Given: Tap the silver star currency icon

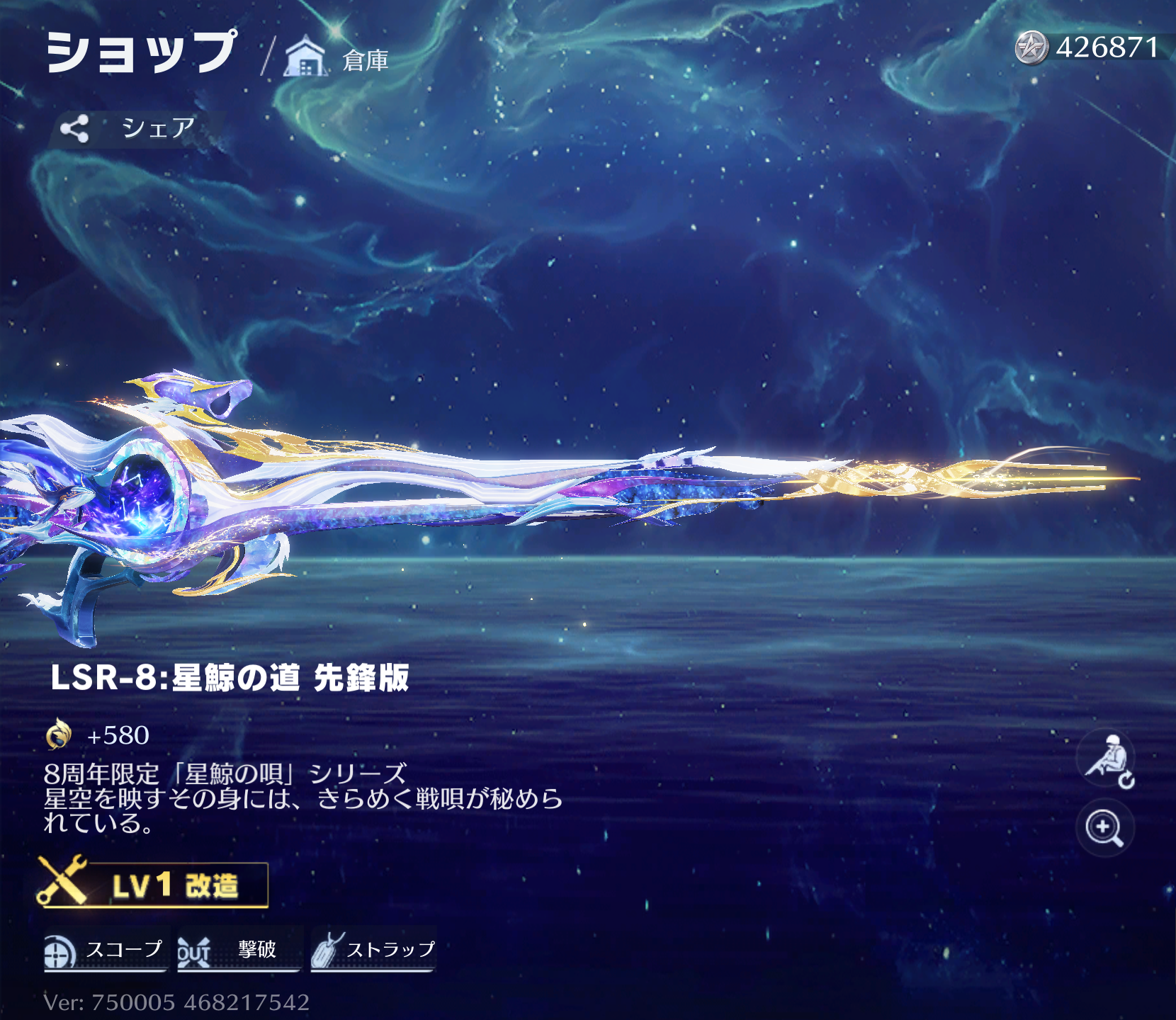Looking at the screenshot, I should pyautogui.click(x=1031, y=48).
